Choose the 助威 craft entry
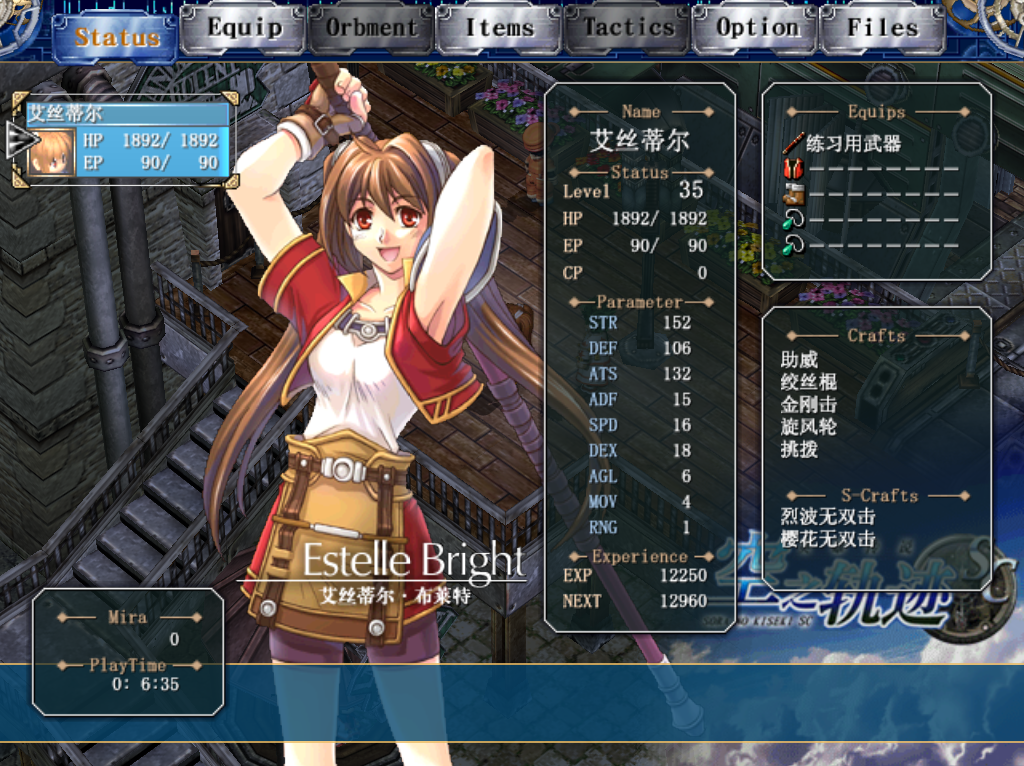 pos(800,359)
